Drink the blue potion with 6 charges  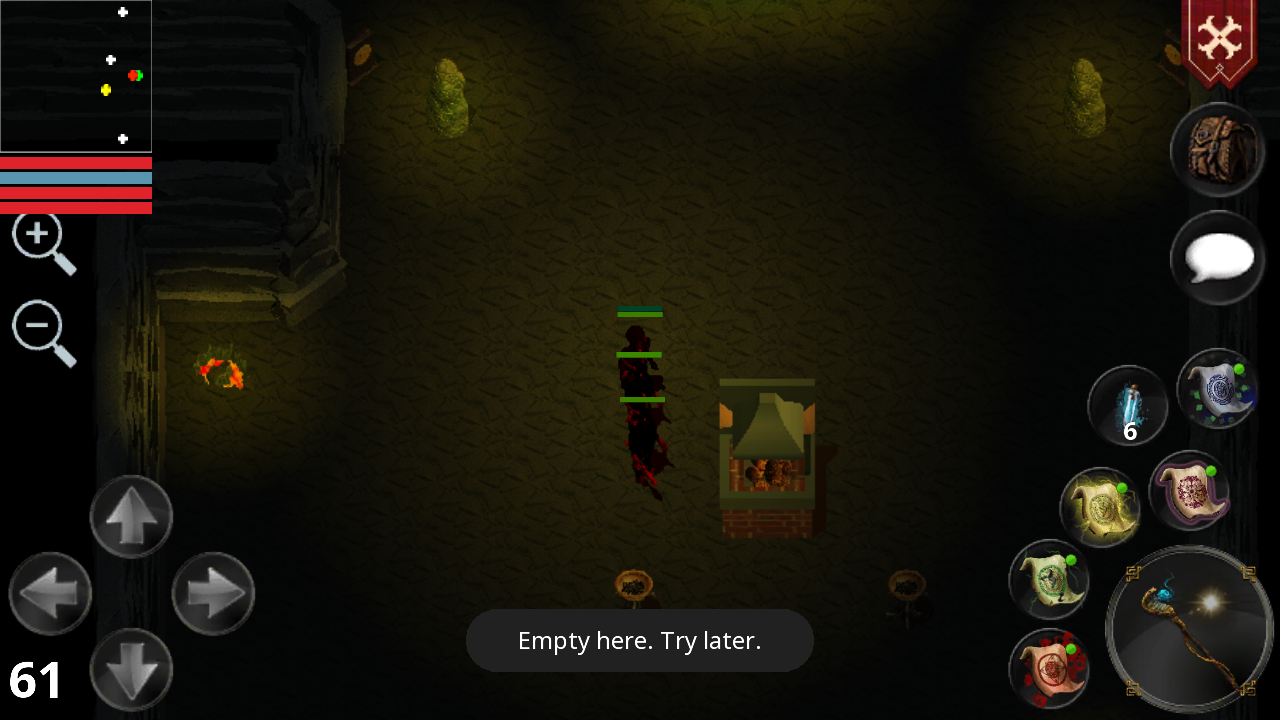point(1128,404)
